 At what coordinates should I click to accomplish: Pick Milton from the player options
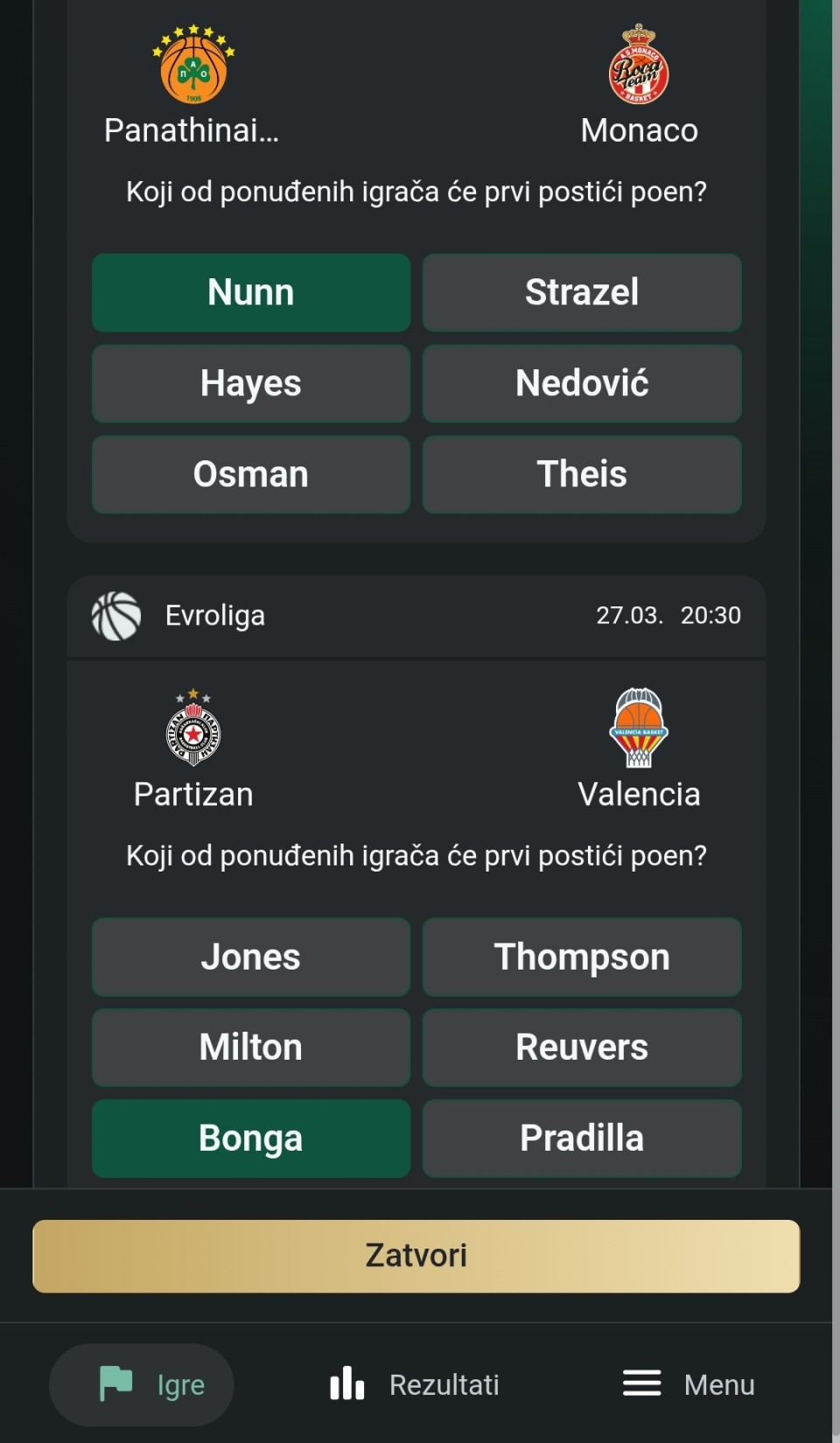(x=250, y=1047)
